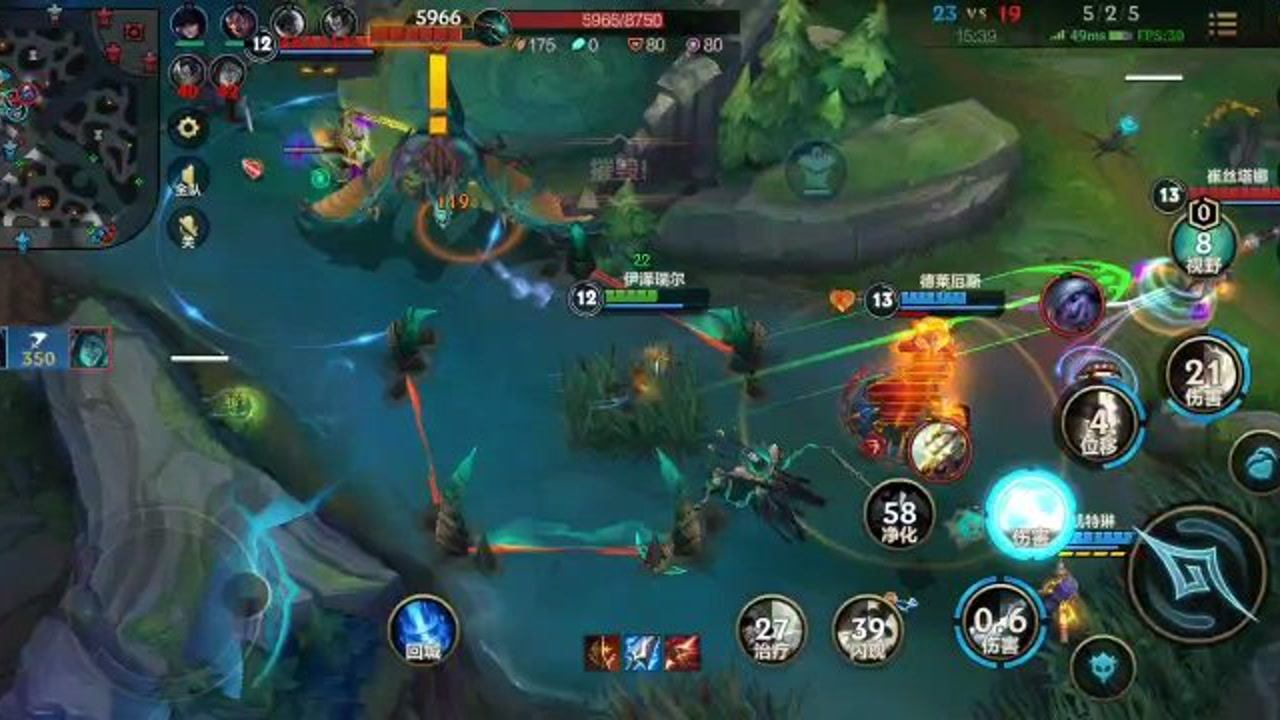Viewport: 1280px width, 720px height.
Task: Toggle the 全队 team chat button
Action: tap(188, 178)
